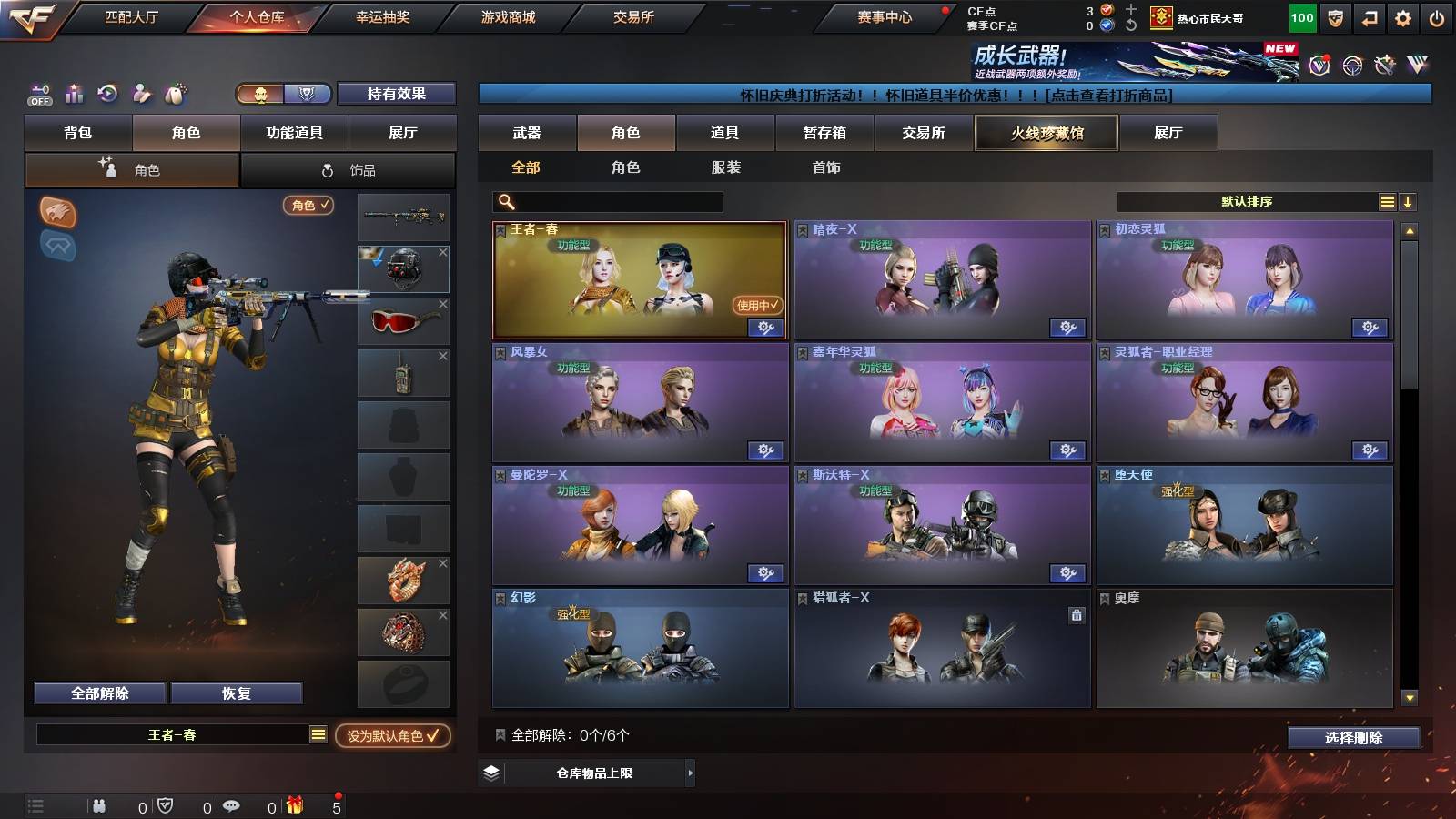
Task: Open the wrench repair icon below the banner
Action: [x=1384, y=66]
